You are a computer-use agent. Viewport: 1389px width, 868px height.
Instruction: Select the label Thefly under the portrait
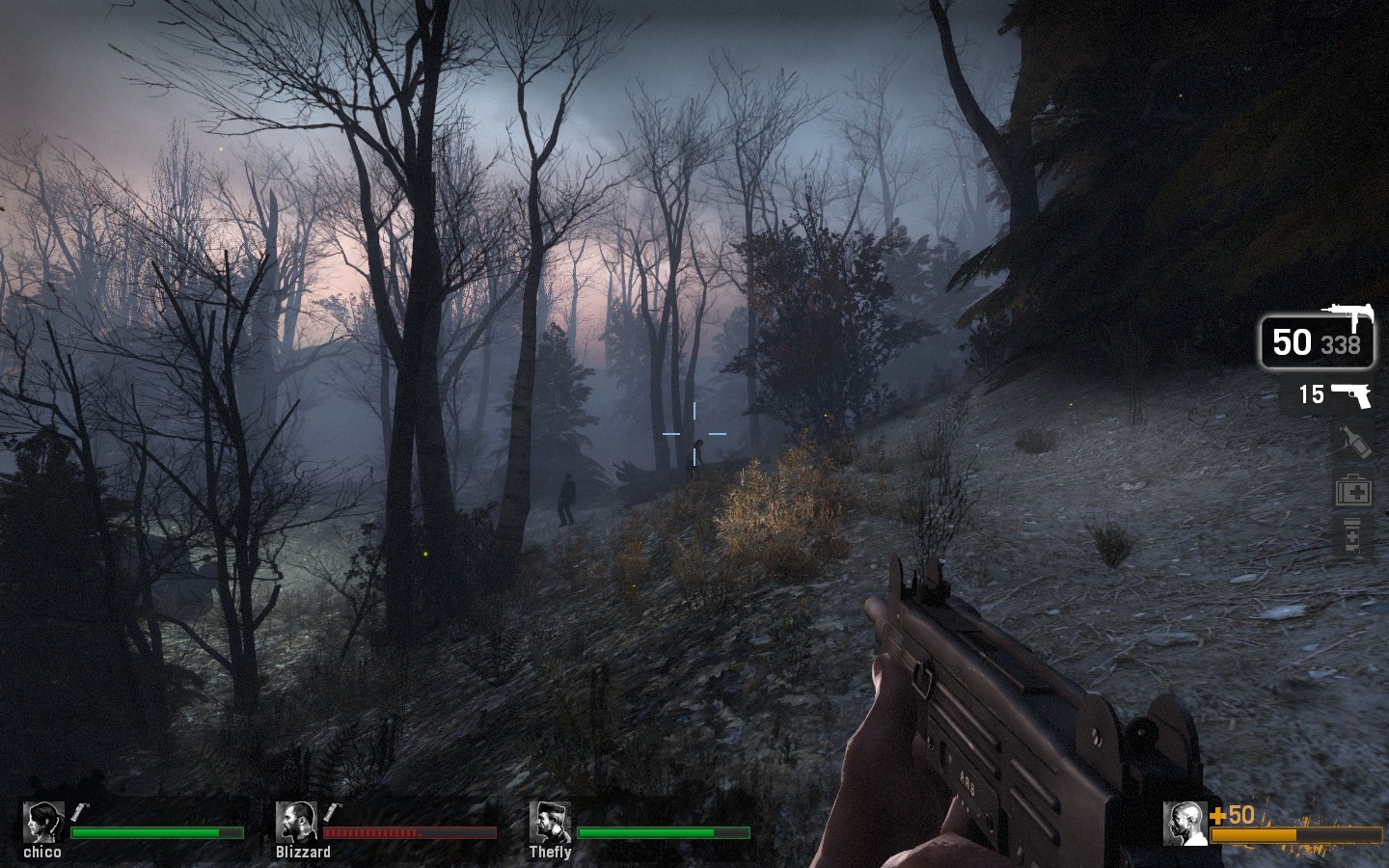point(548,854)
